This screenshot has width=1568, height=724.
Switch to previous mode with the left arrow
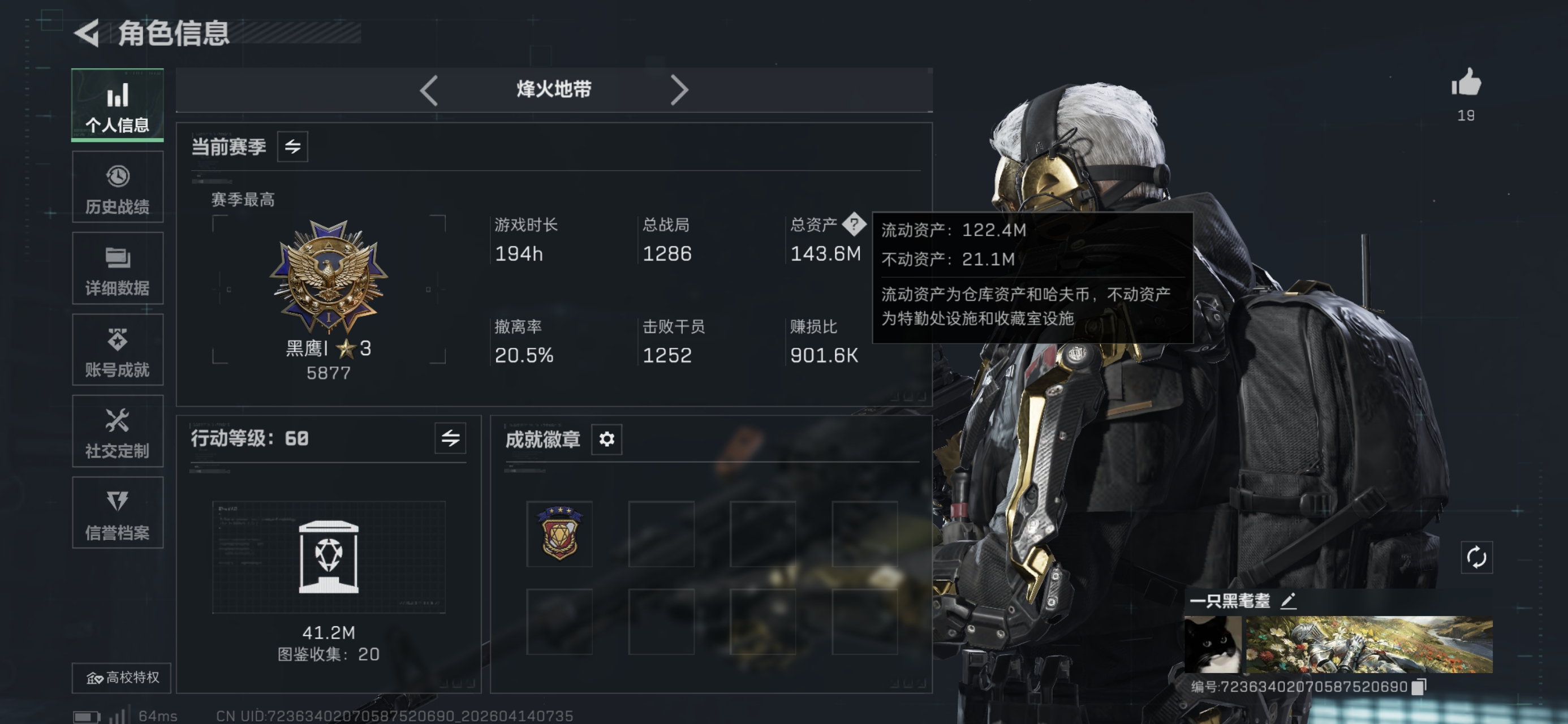point(429,89)
